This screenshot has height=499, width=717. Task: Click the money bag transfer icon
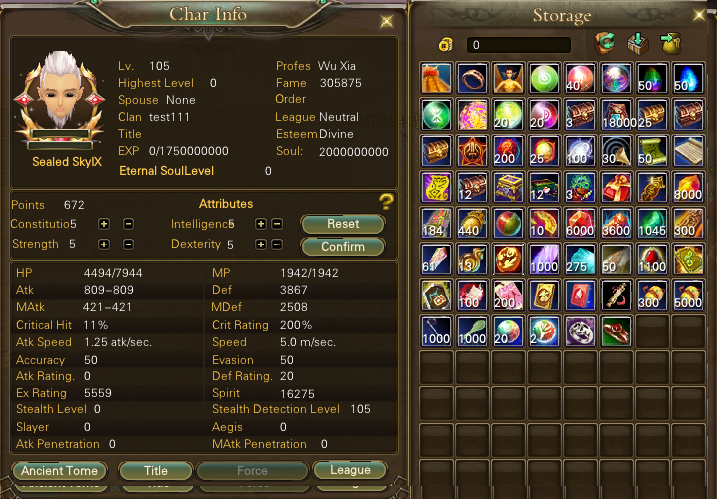pyautogui.click(x=670, y=44)
